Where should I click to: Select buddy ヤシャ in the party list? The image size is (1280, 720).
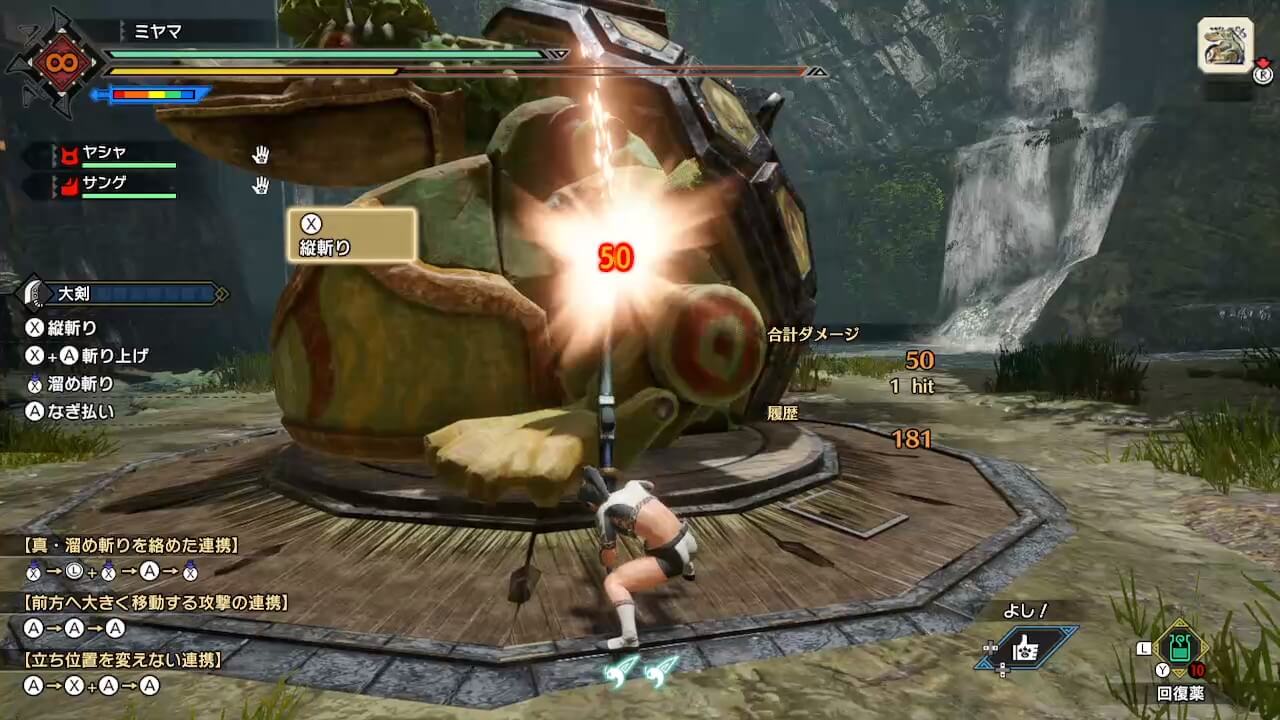click(x=105, y=154)
